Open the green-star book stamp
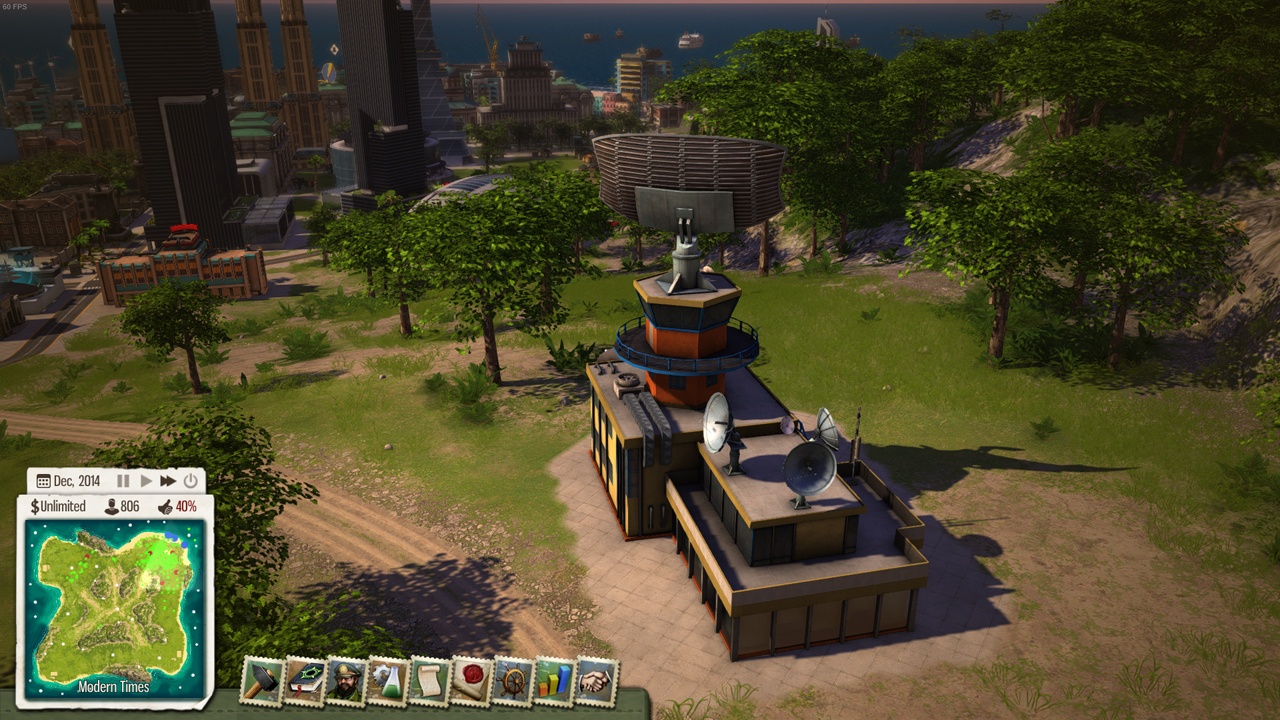Image resolution: width=1280 pixels, height=720 pixels. click(x=305, y=682)
